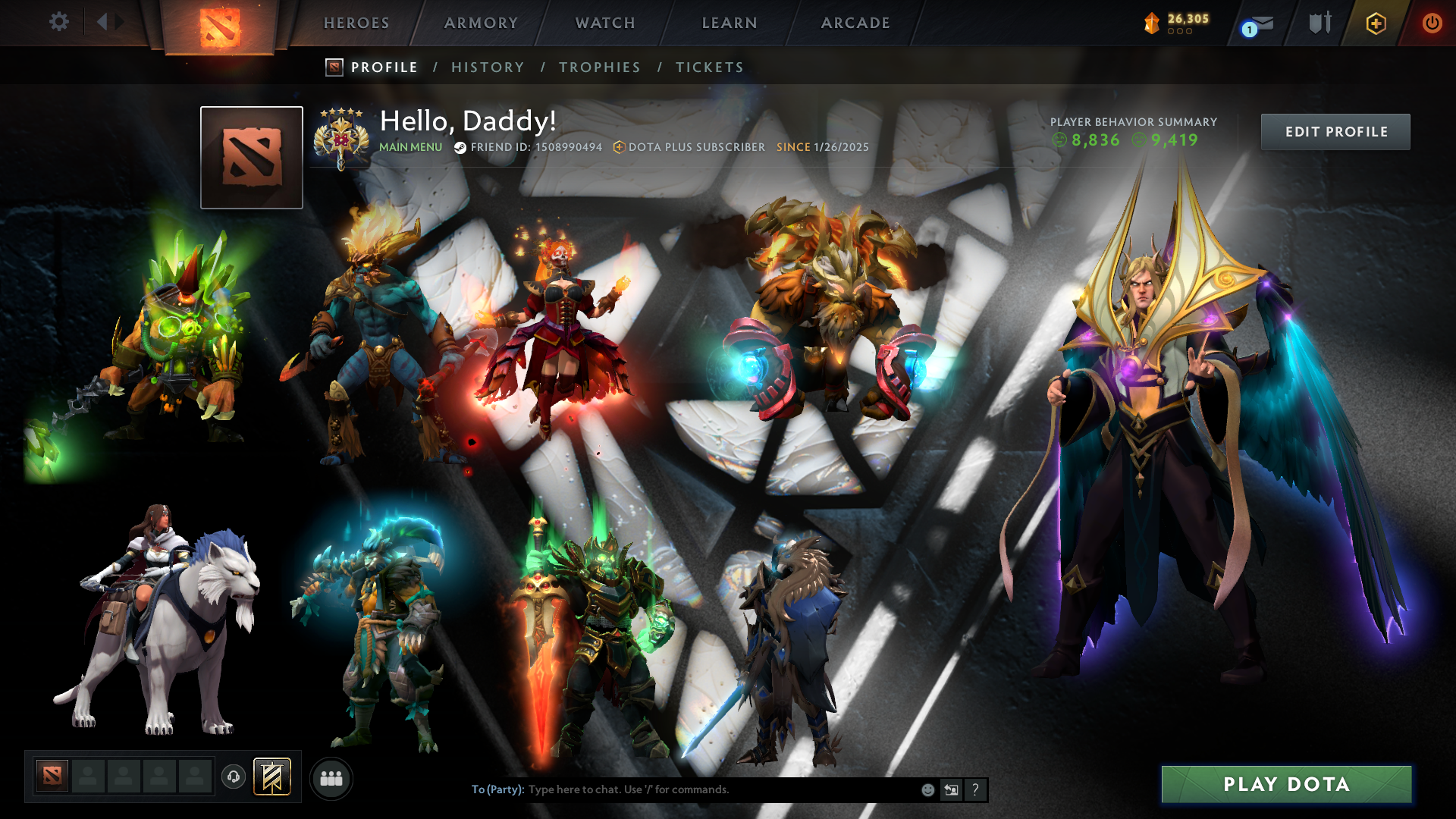Open the Armory menu
Screen dimensions: 1456x819
pos(481,23)
